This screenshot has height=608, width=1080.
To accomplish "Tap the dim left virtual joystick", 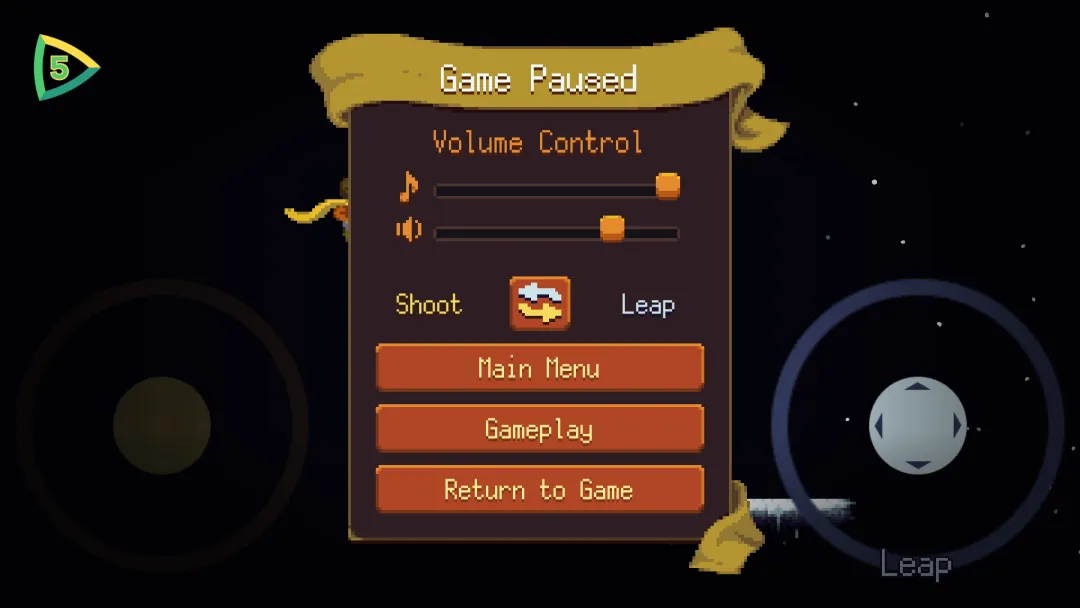I will pos(162,425).
